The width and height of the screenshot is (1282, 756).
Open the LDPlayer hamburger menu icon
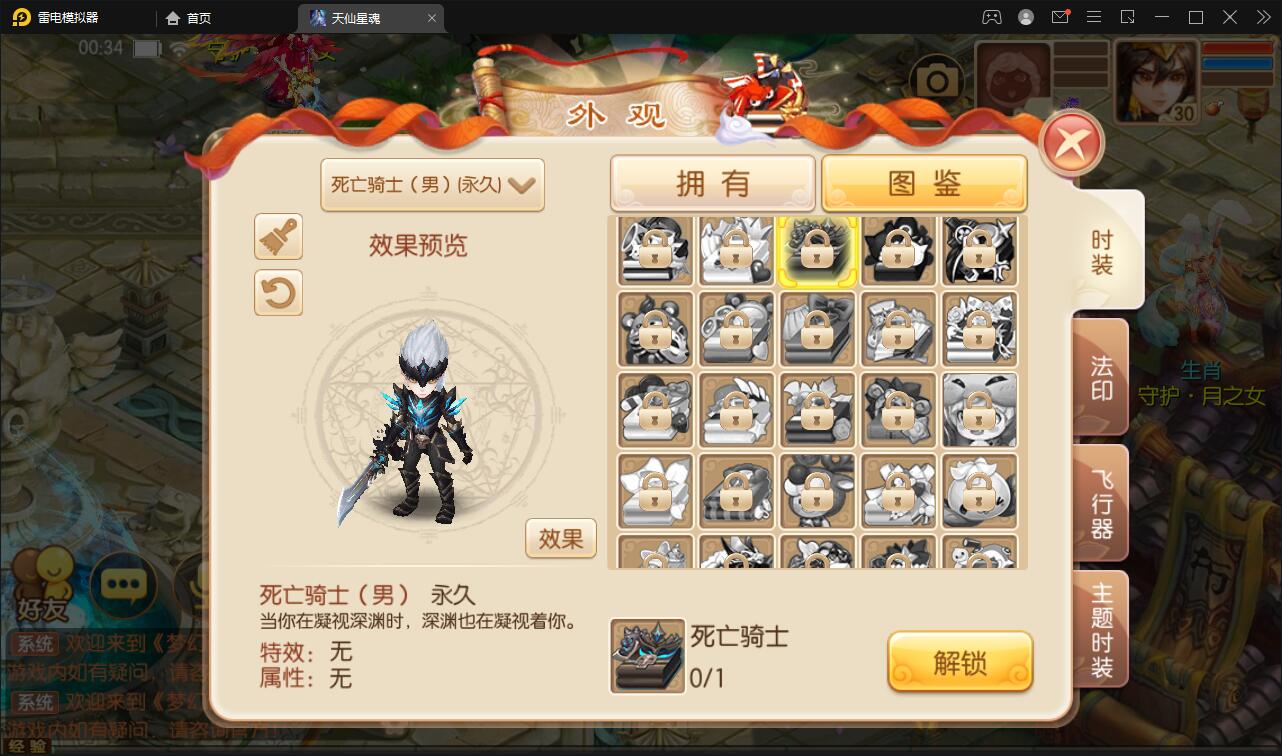(x=1094, y=17)
